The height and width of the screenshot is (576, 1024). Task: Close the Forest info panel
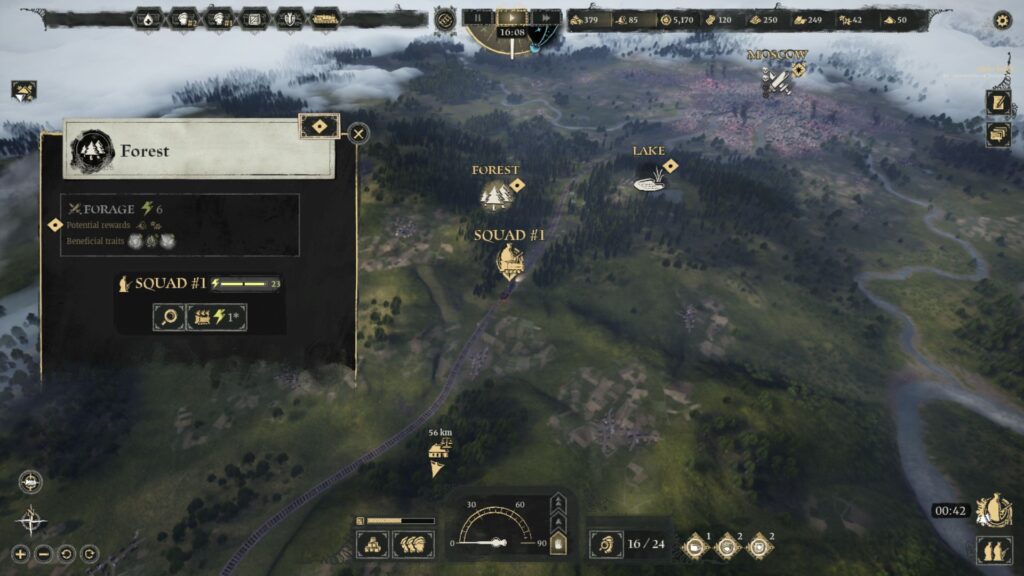pyautogui.click(x=358, y=133)
